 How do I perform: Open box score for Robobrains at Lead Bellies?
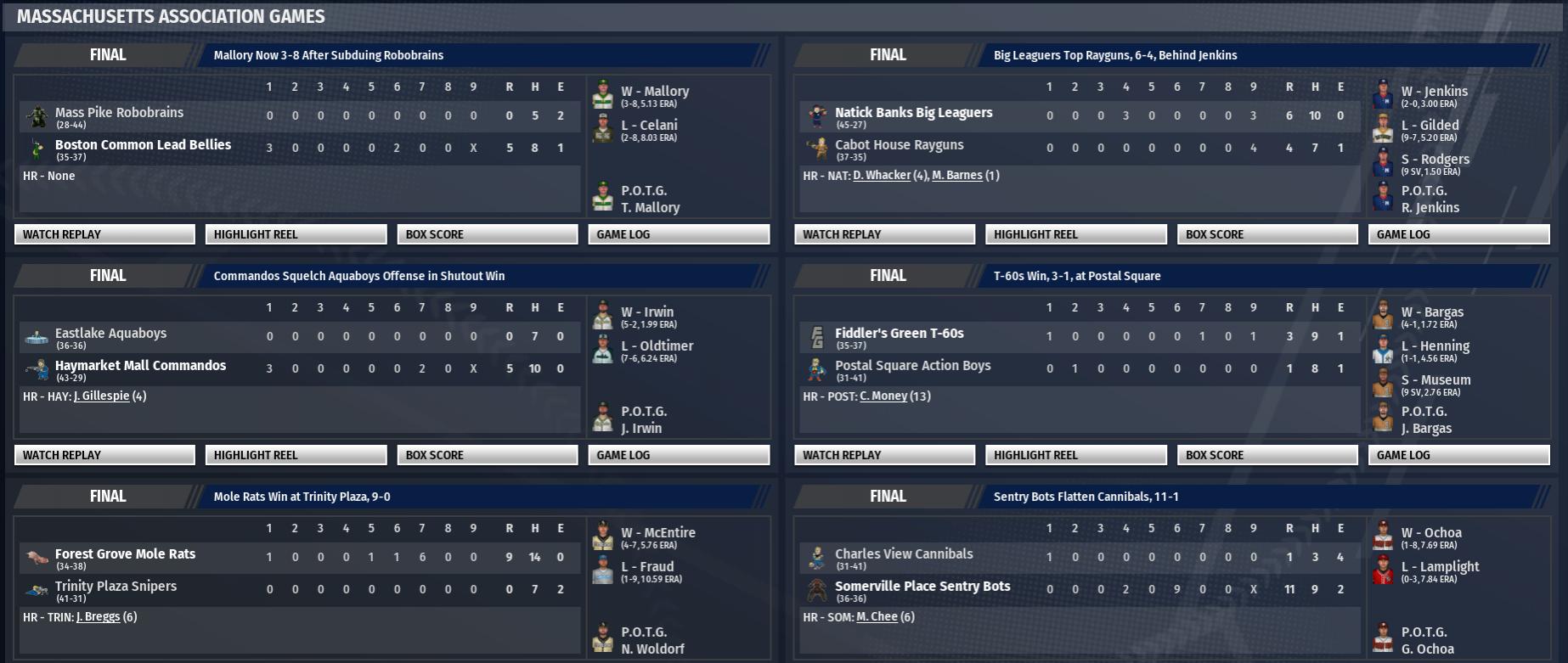487,234
